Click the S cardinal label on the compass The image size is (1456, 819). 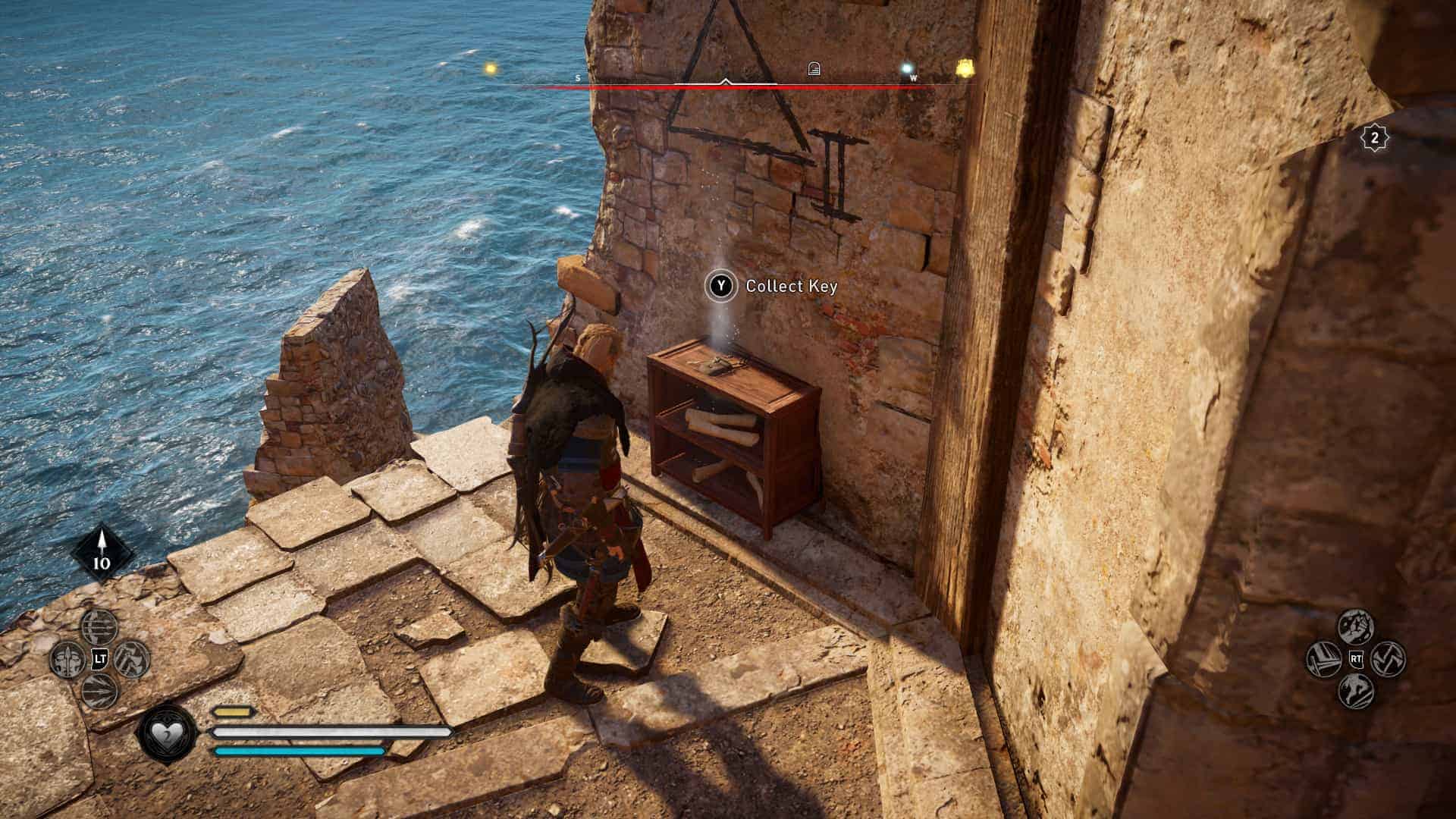pyautogui.click(x=578, y=77)
